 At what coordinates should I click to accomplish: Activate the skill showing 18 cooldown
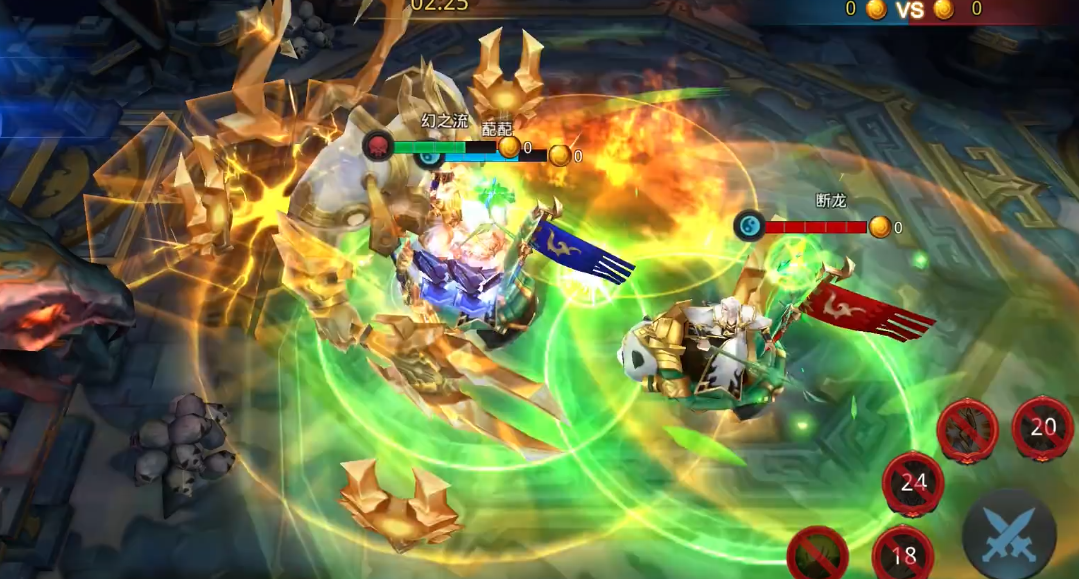pyautogui.click(x=903, y=554)
